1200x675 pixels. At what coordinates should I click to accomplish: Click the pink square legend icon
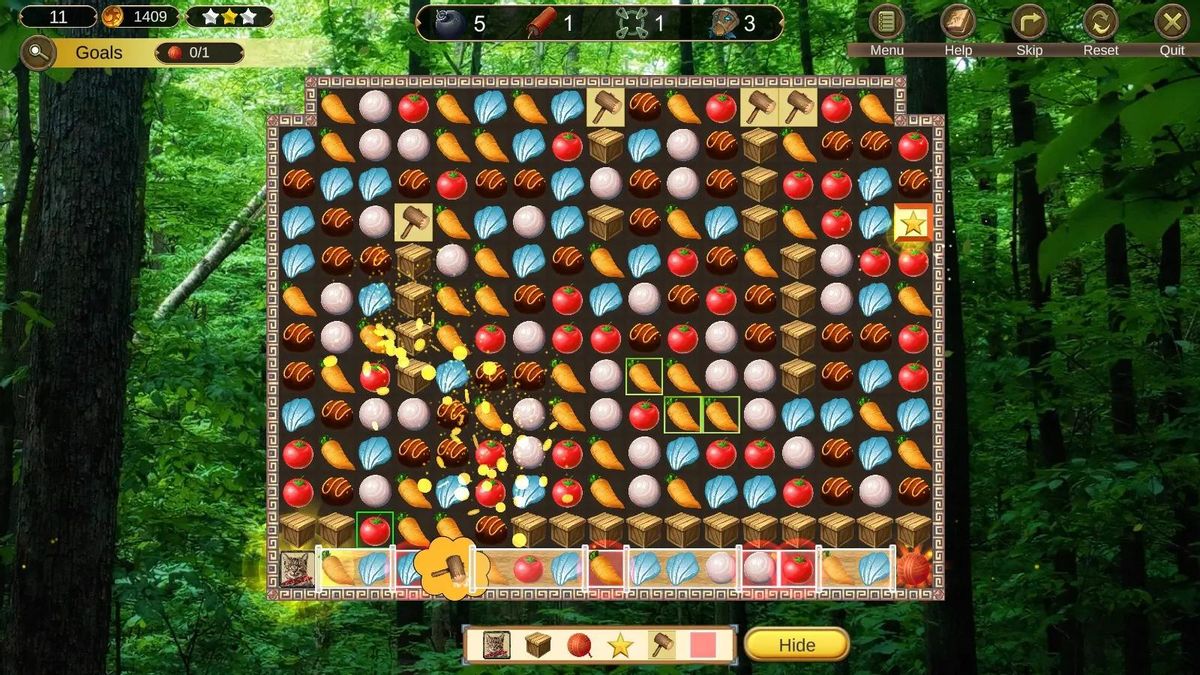703,645
